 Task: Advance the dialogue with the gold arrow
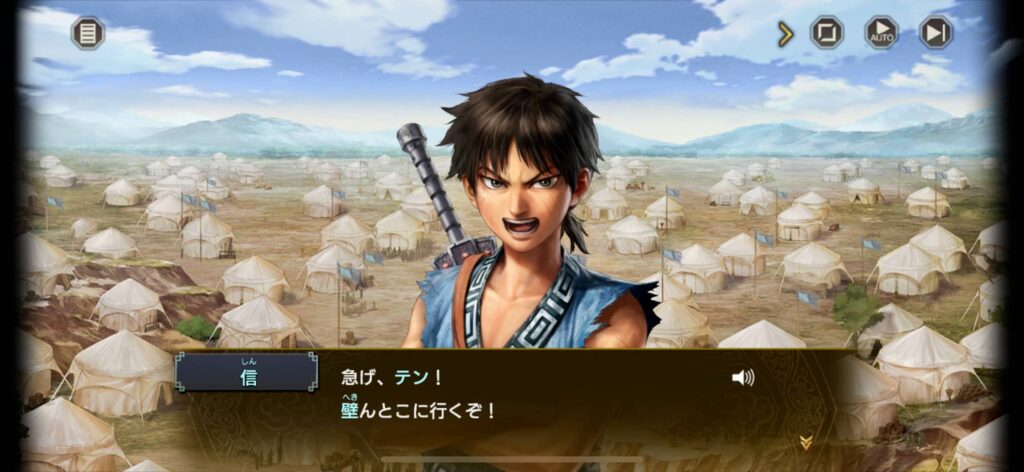tap(805, 442)
